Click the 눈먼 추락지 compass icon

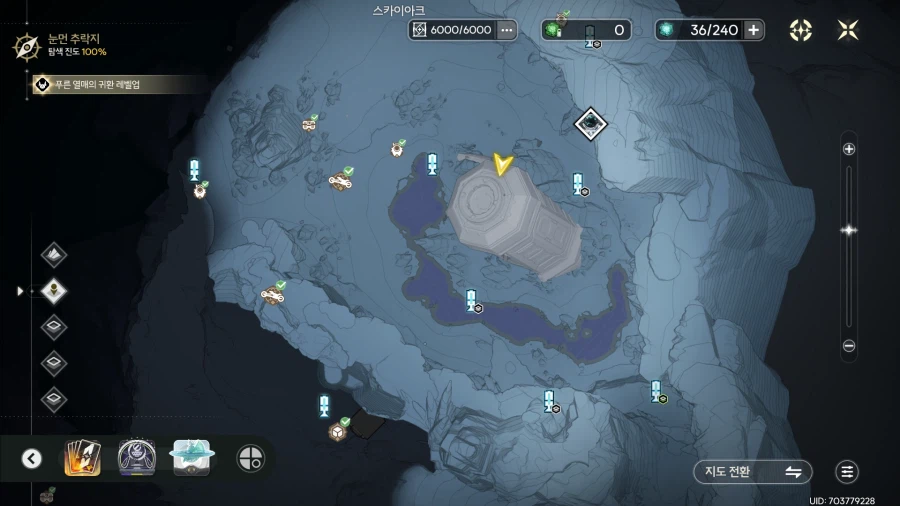26,44
